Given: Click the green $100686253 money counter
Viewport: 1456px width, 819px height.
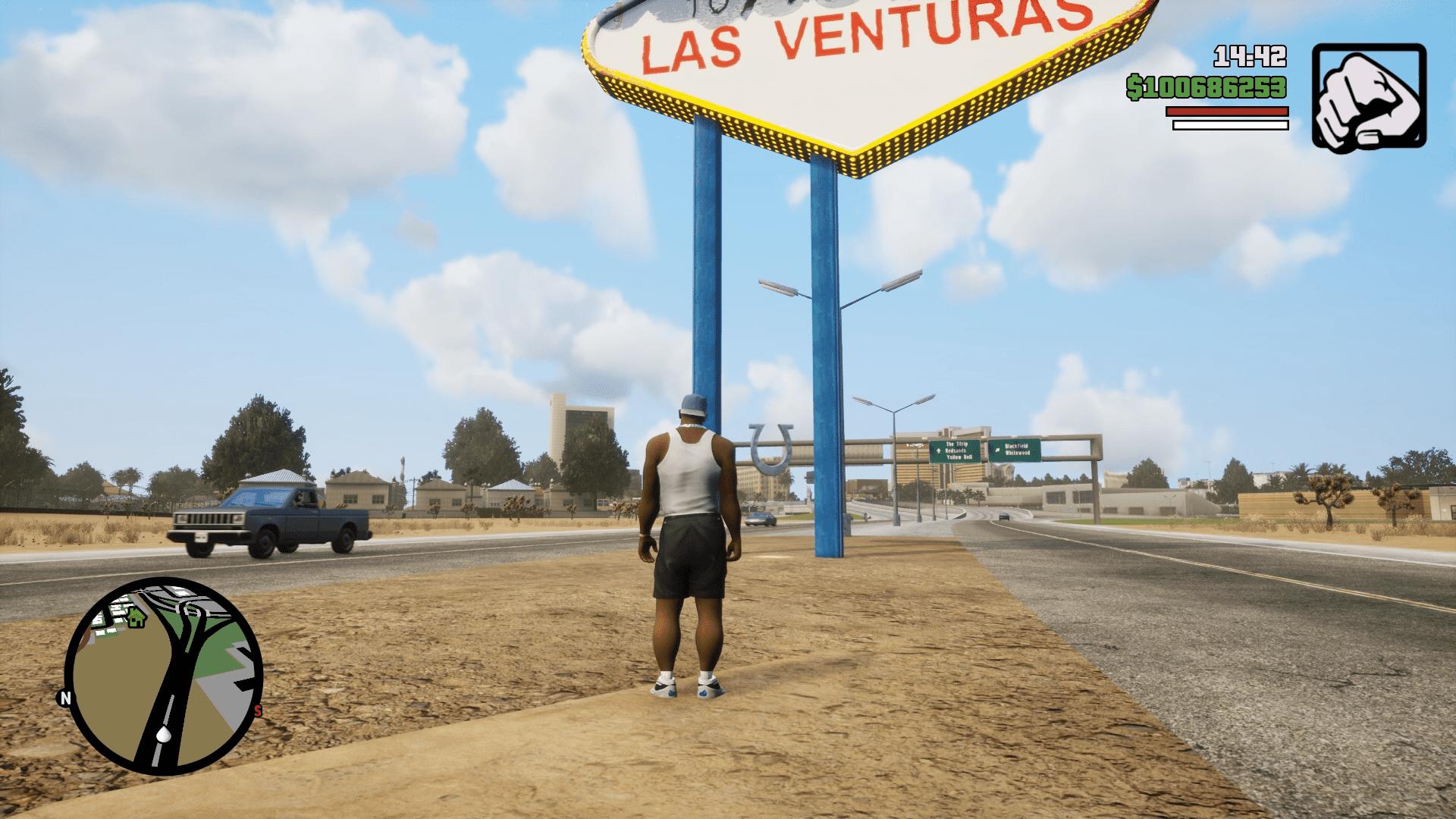Looking at the screenshot, I should [1204, 86].
